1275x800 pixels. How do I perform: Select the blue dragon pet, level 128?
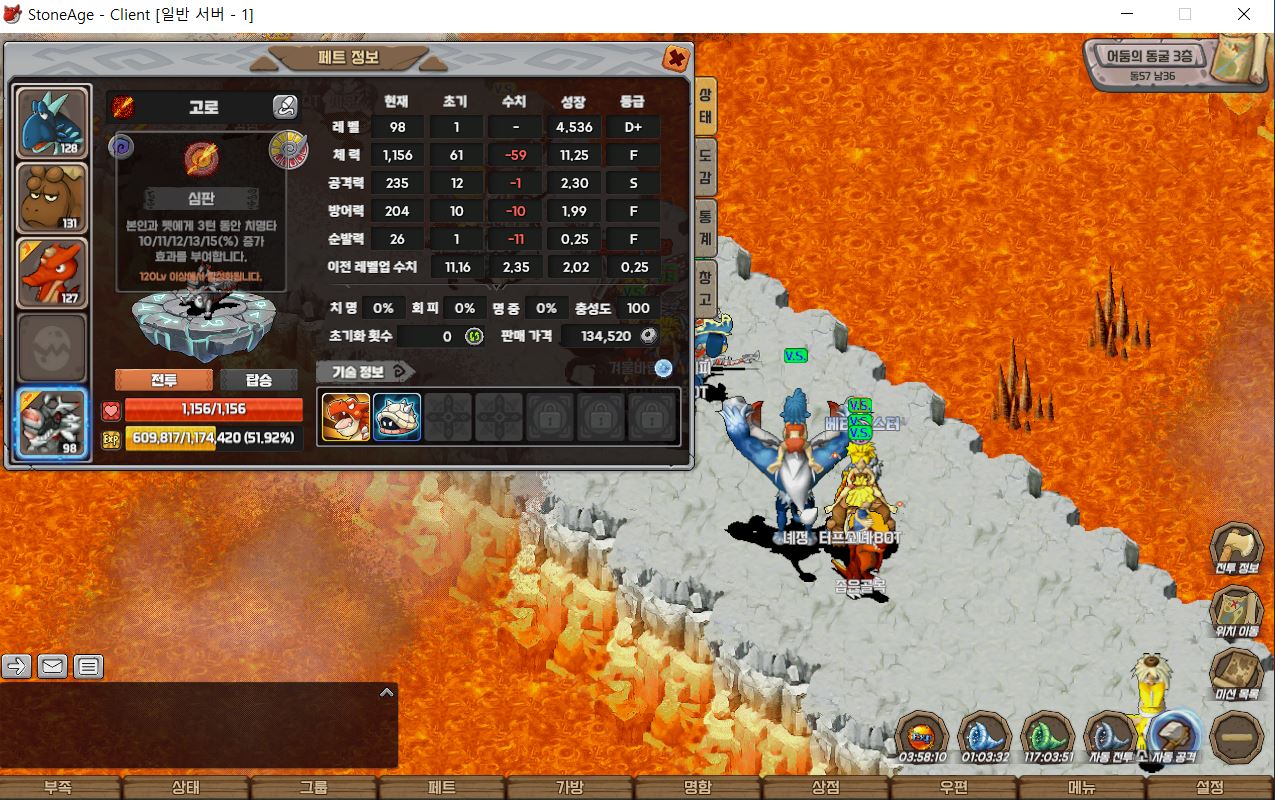point(52,124)
